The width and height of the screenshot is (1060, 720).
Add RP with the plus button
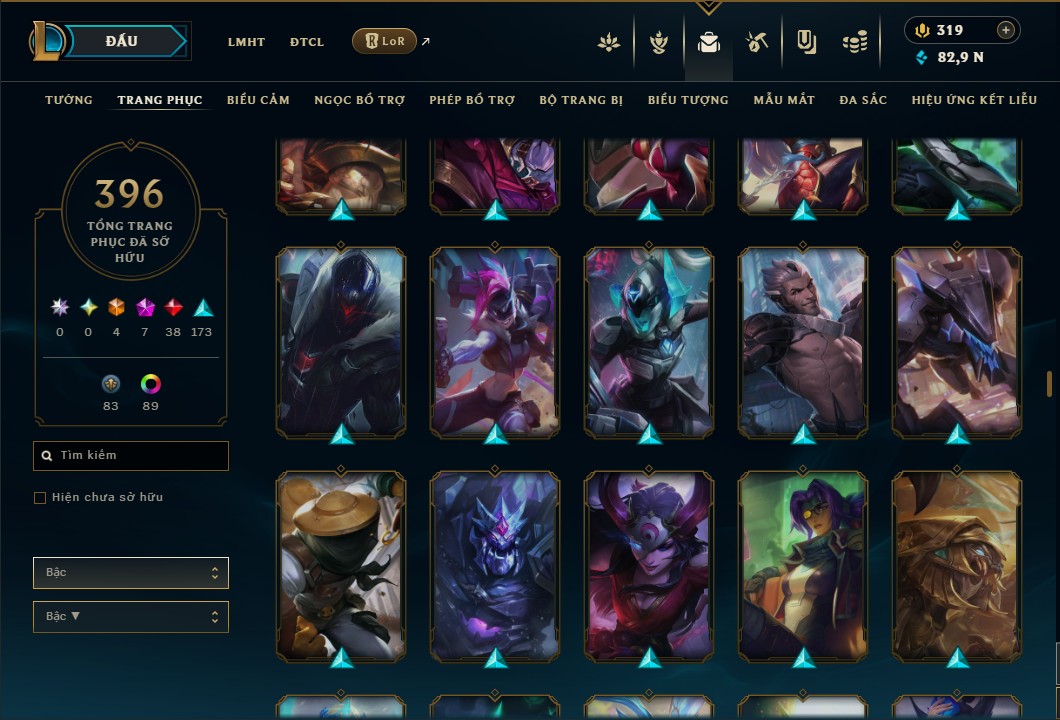(x=1006, y=30)
